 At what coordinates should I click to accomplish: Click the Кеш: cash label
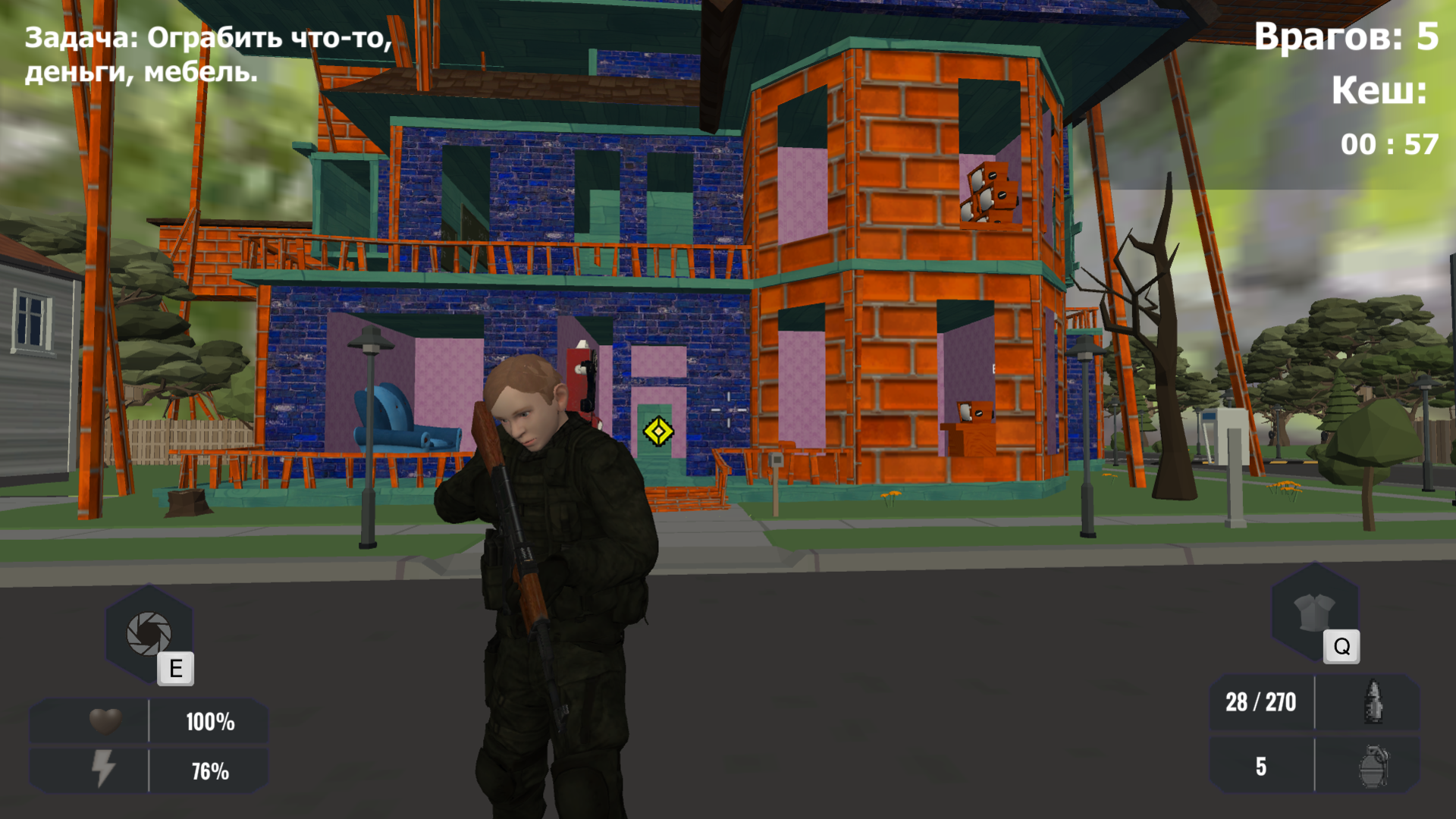[x=1382, y=93]
